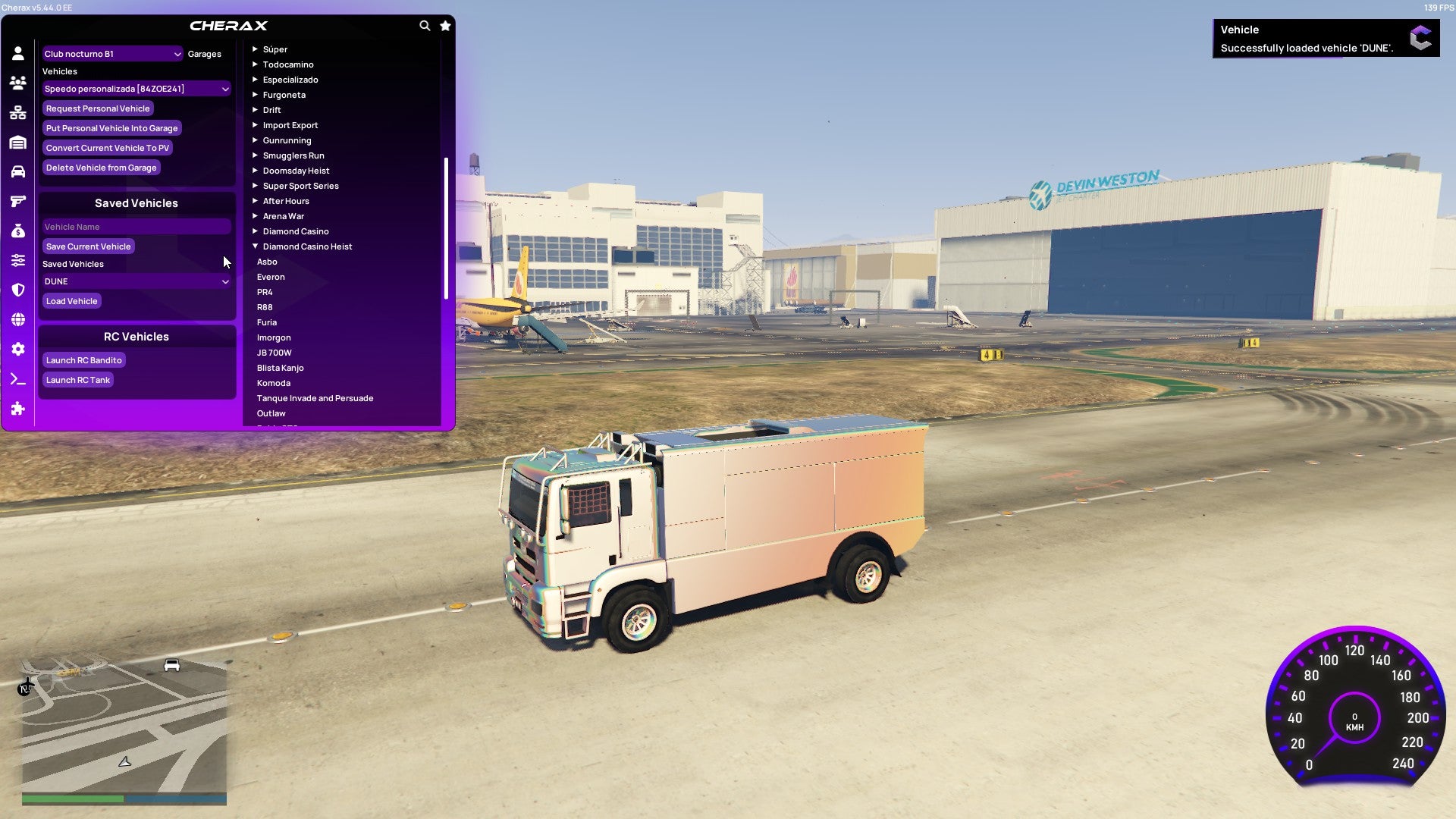Select Furia from the heist vehicle list

pos(267,322)
